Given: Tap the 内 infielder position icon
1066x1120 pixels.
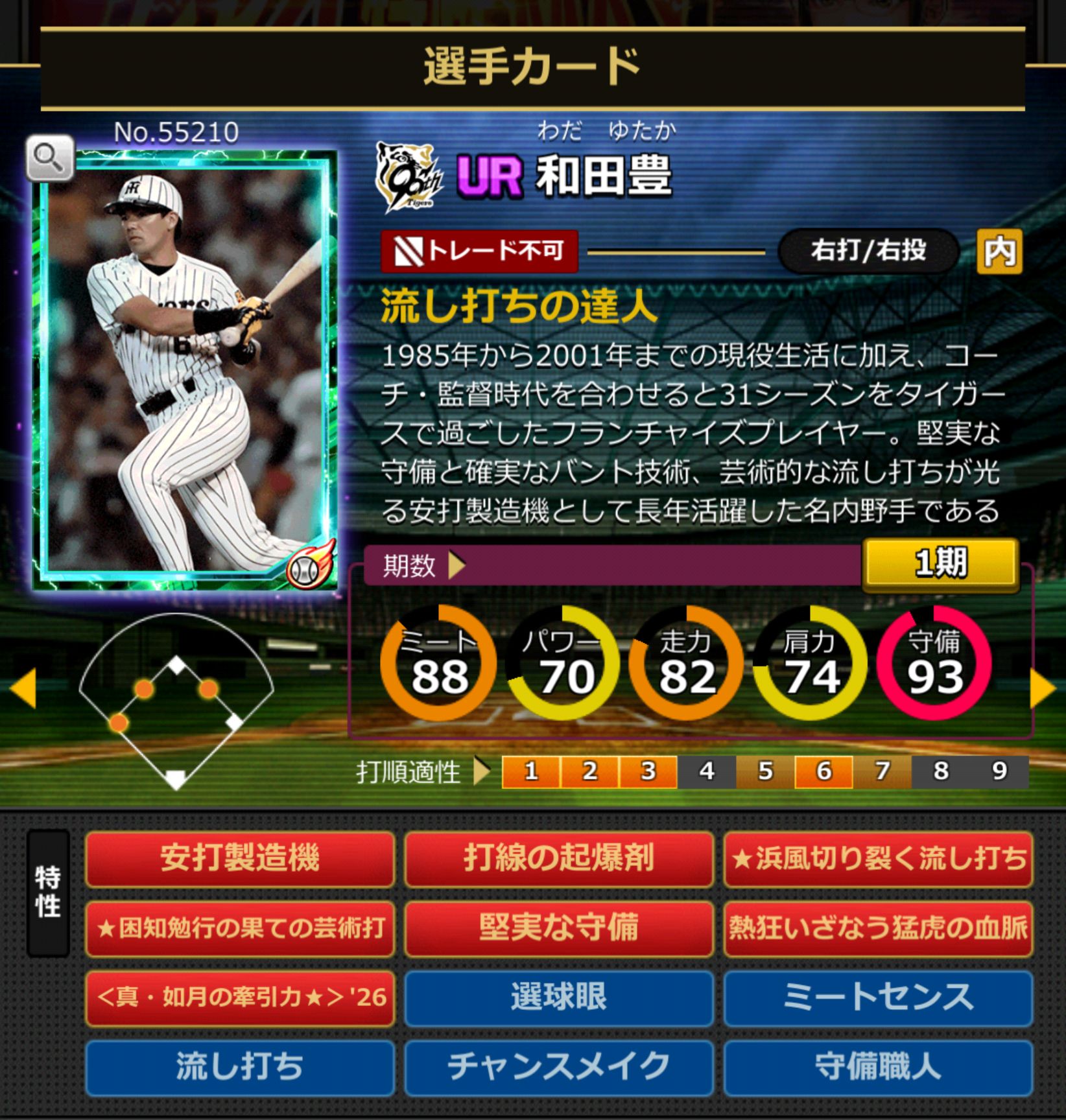Looking at the screenshot, I should pos(1000,253).
